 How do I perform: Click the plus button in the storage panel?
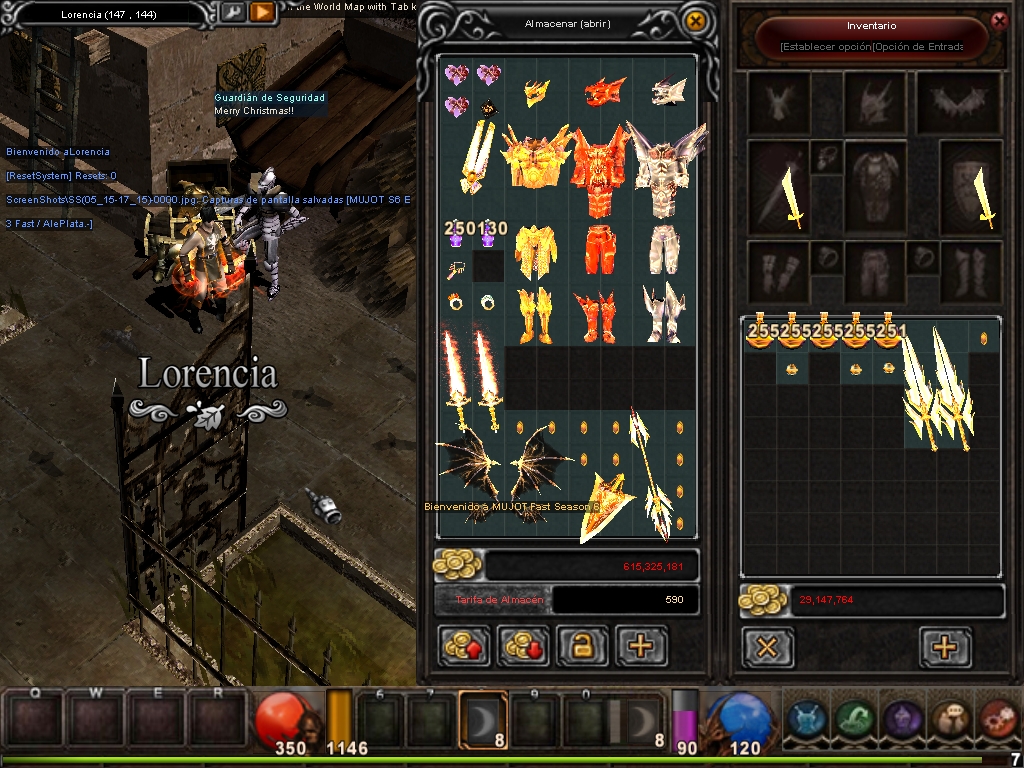point(641,646)
